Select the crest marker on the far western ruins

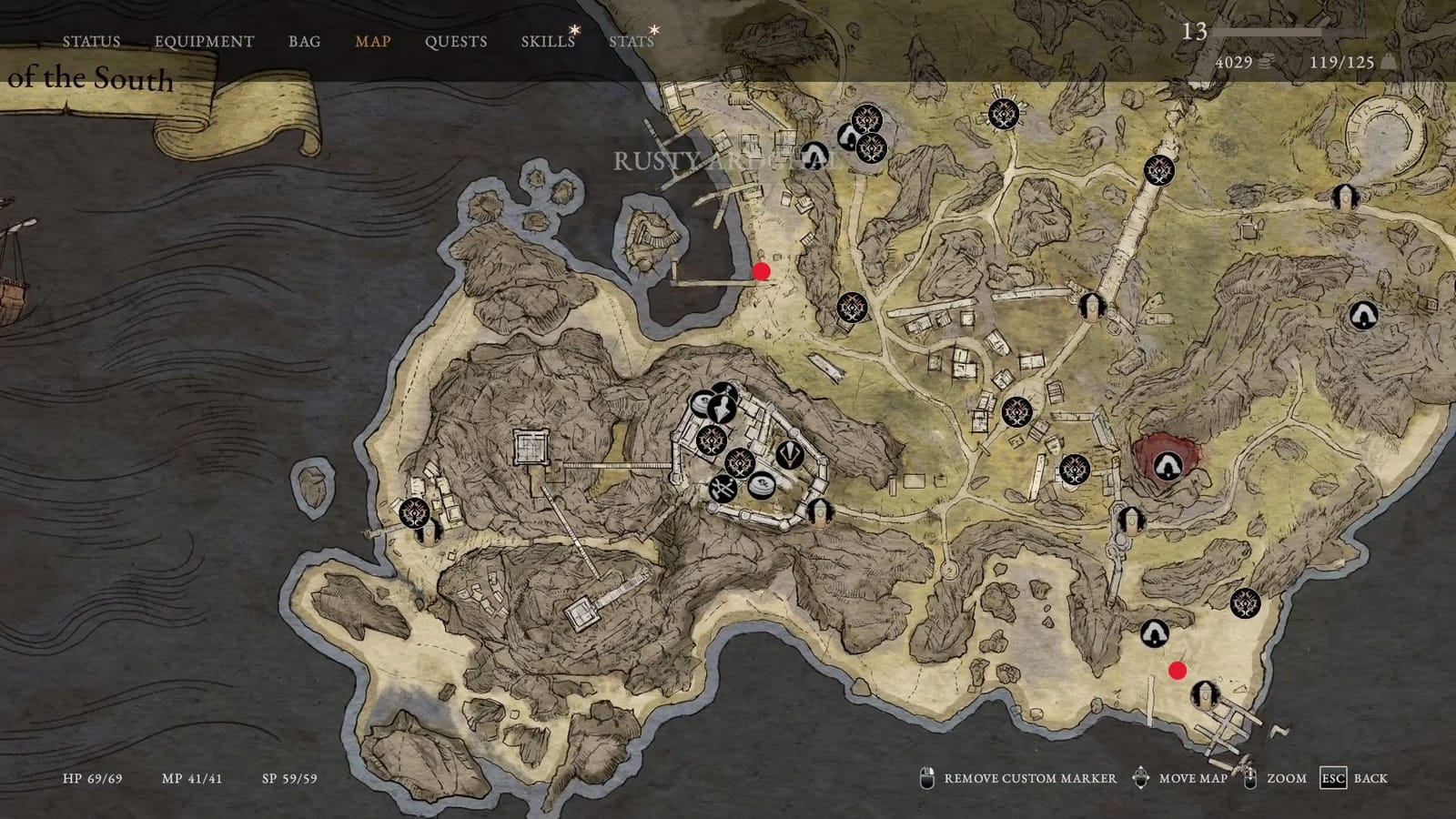[x=414, y=515]
